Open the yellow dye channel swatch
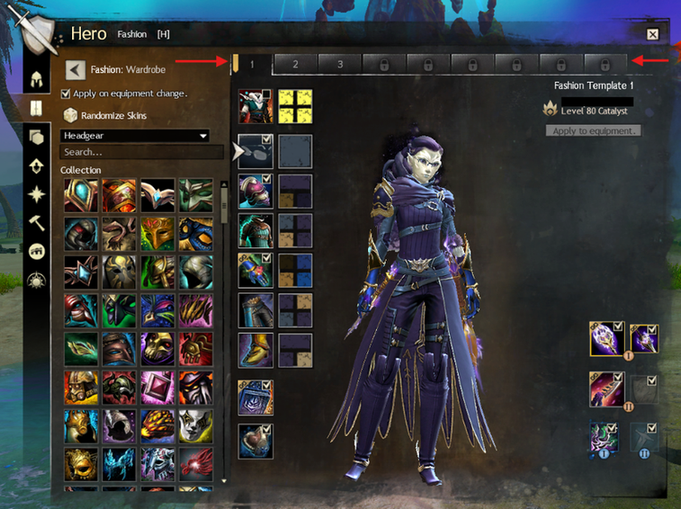 pyautogui.click(x=295, y=106)
